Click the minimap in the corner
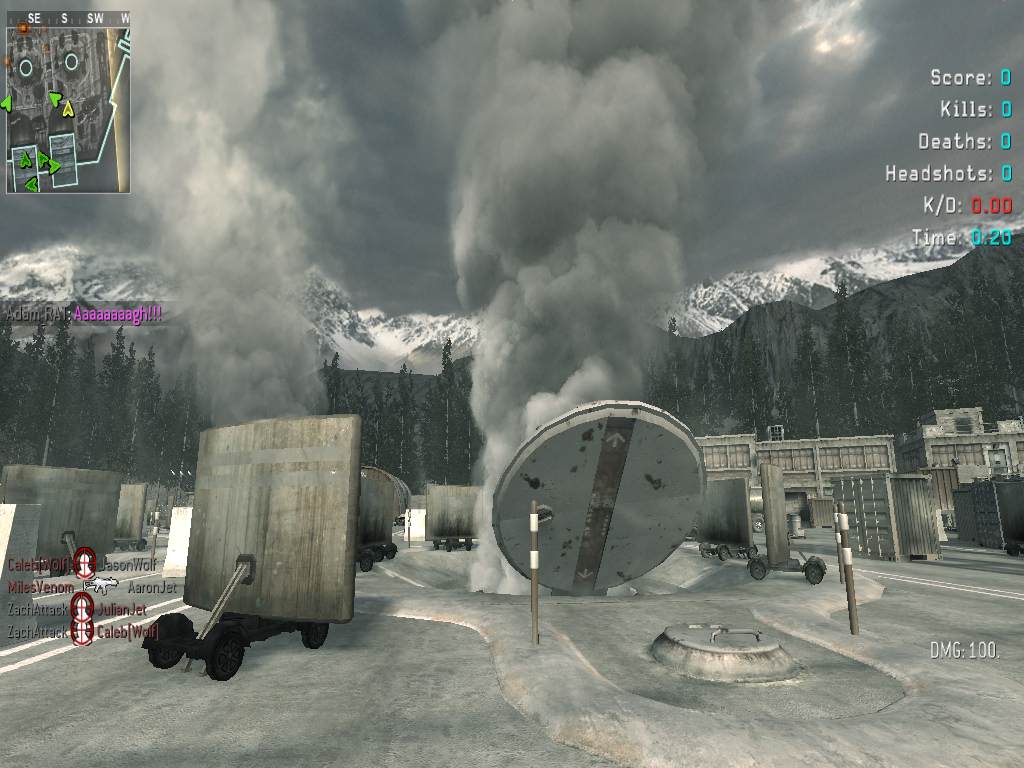 click(x=68, y=108)
